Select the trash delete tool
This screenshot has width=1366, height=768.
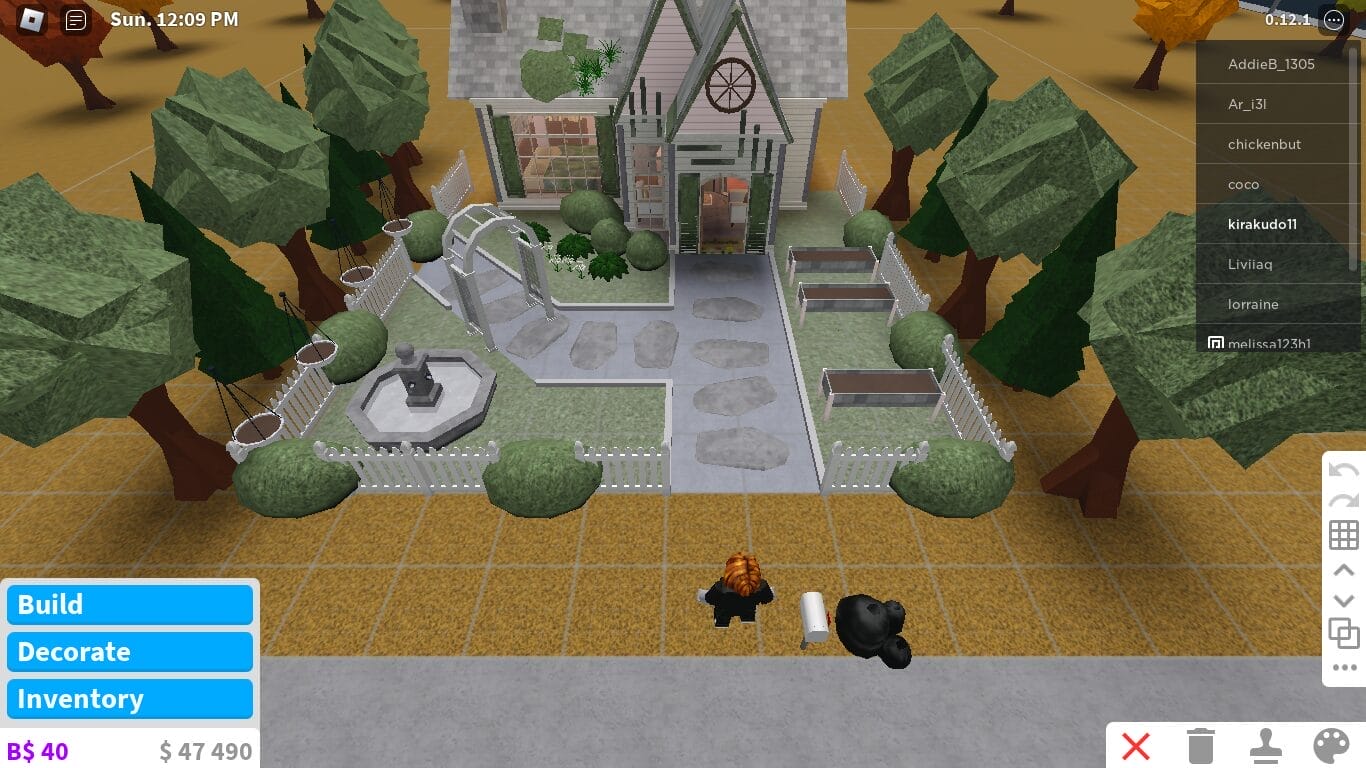(x=1199, y=746)
